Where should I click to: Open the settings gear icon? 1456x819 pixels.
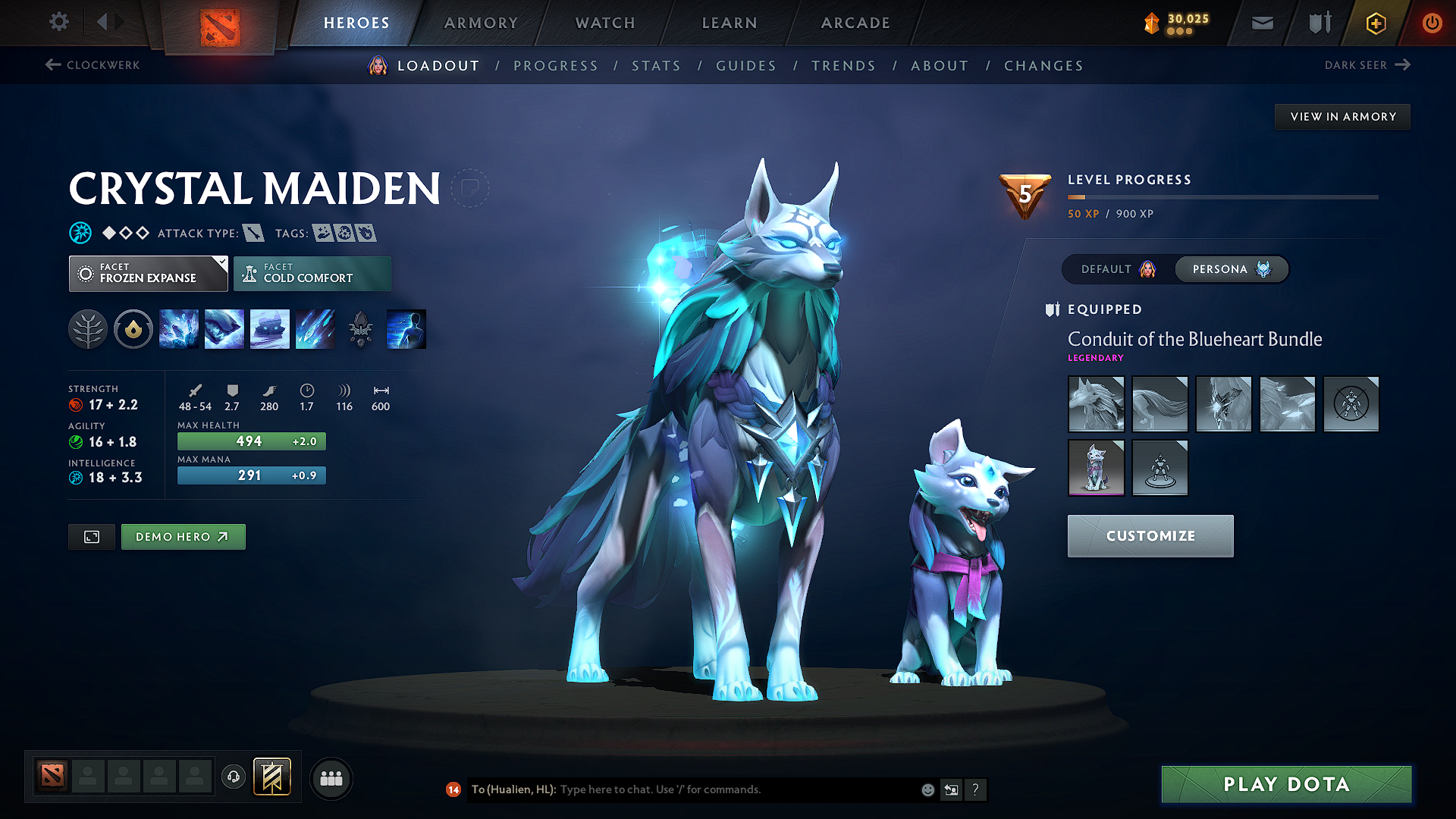coord(59,22)
